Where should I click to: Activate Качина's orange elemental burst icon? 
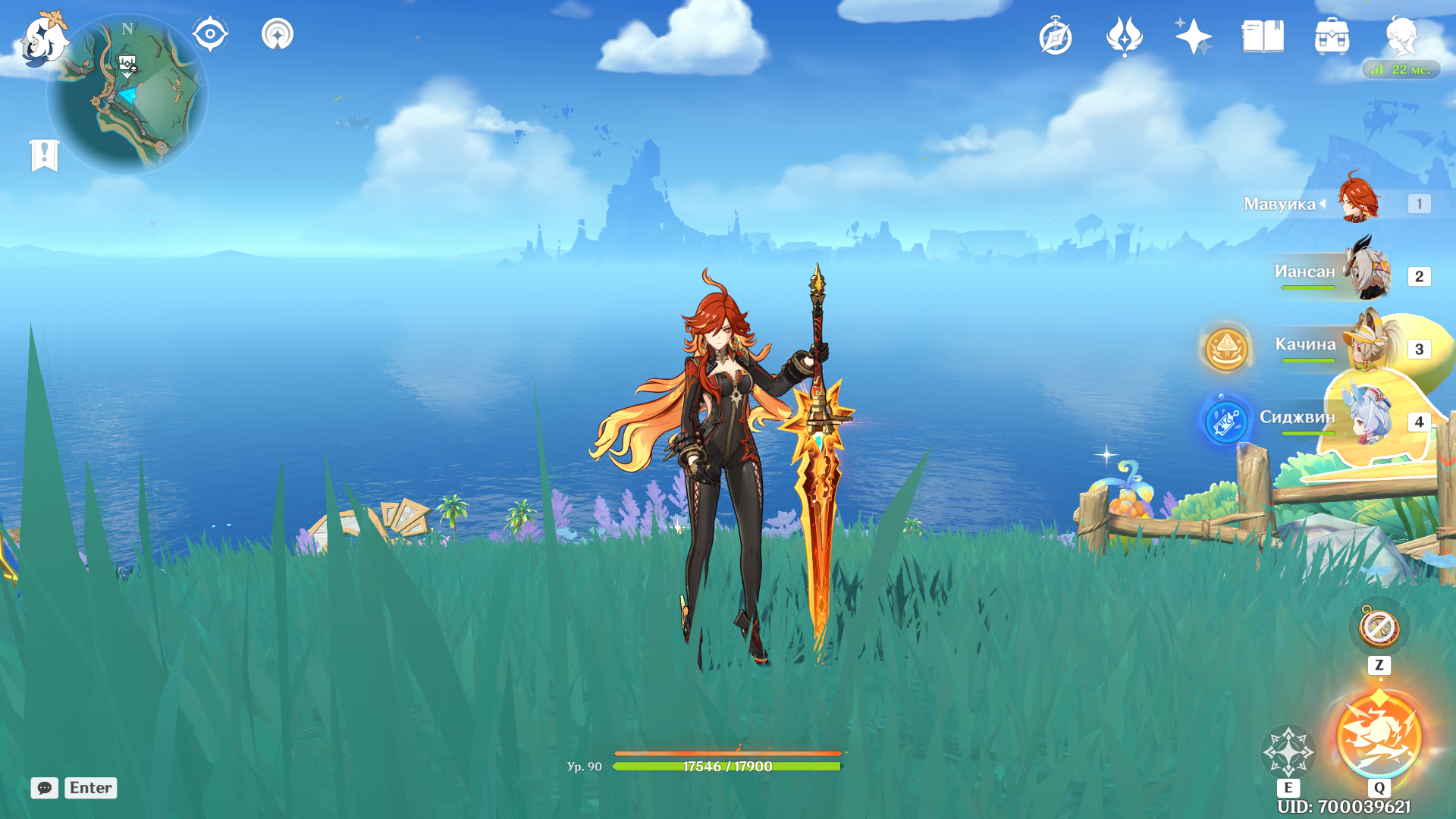pos(1226,349)
